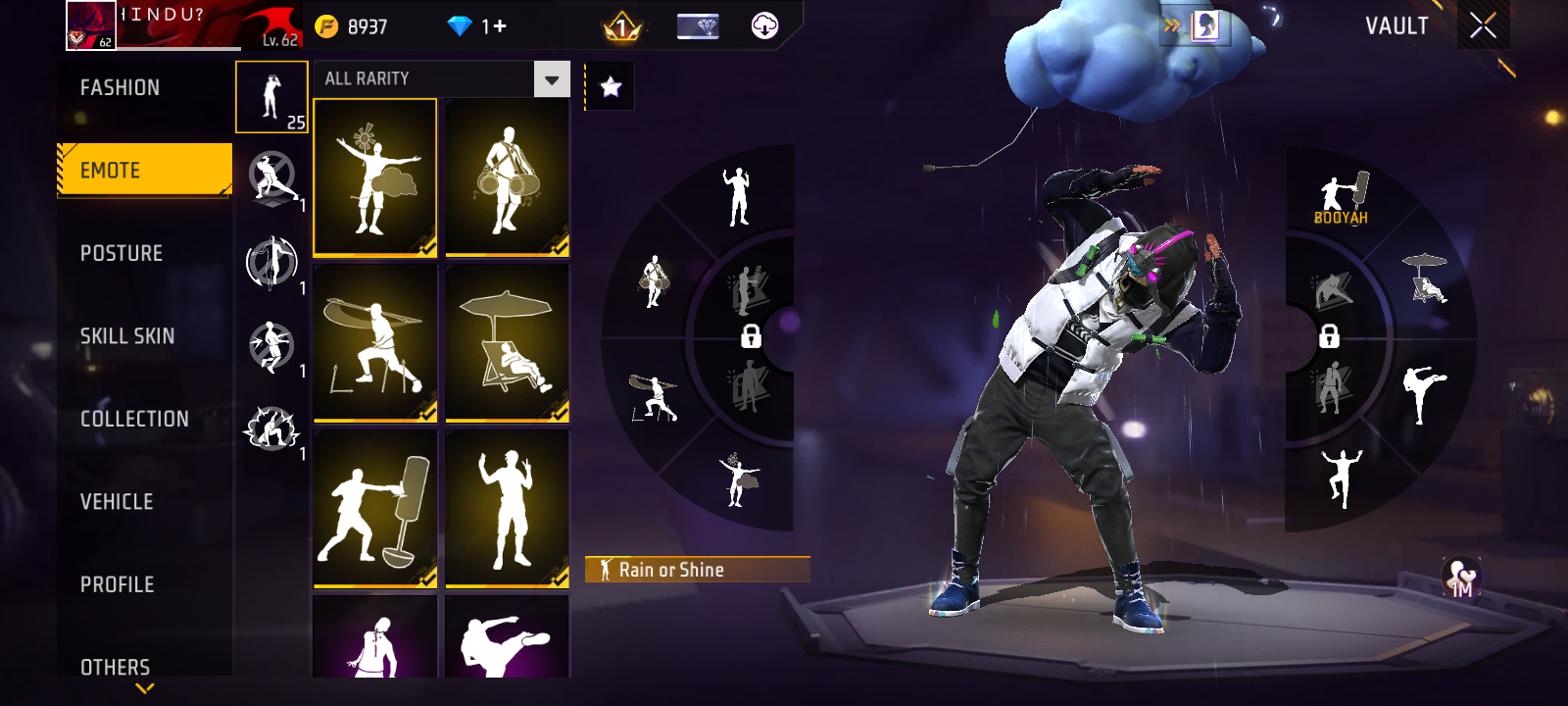Select the Skill Skin tab

(127, 336)
